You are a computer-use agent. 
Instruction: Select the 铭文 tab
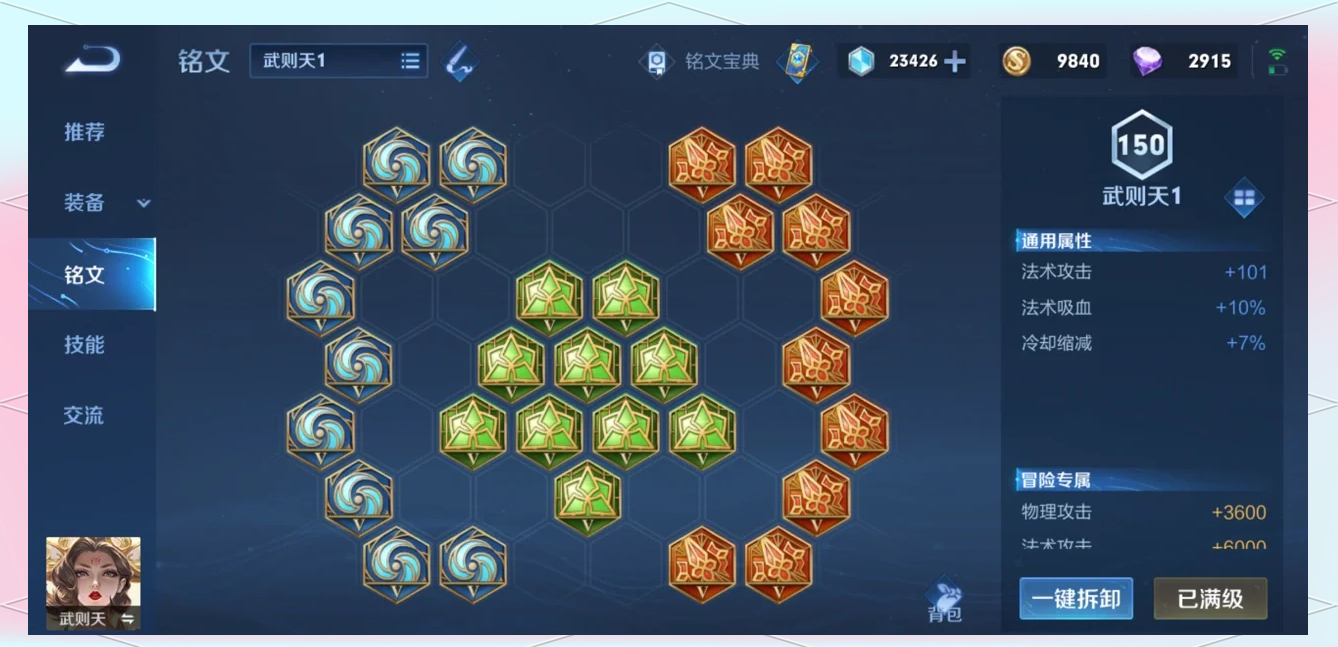coord(85,274)
